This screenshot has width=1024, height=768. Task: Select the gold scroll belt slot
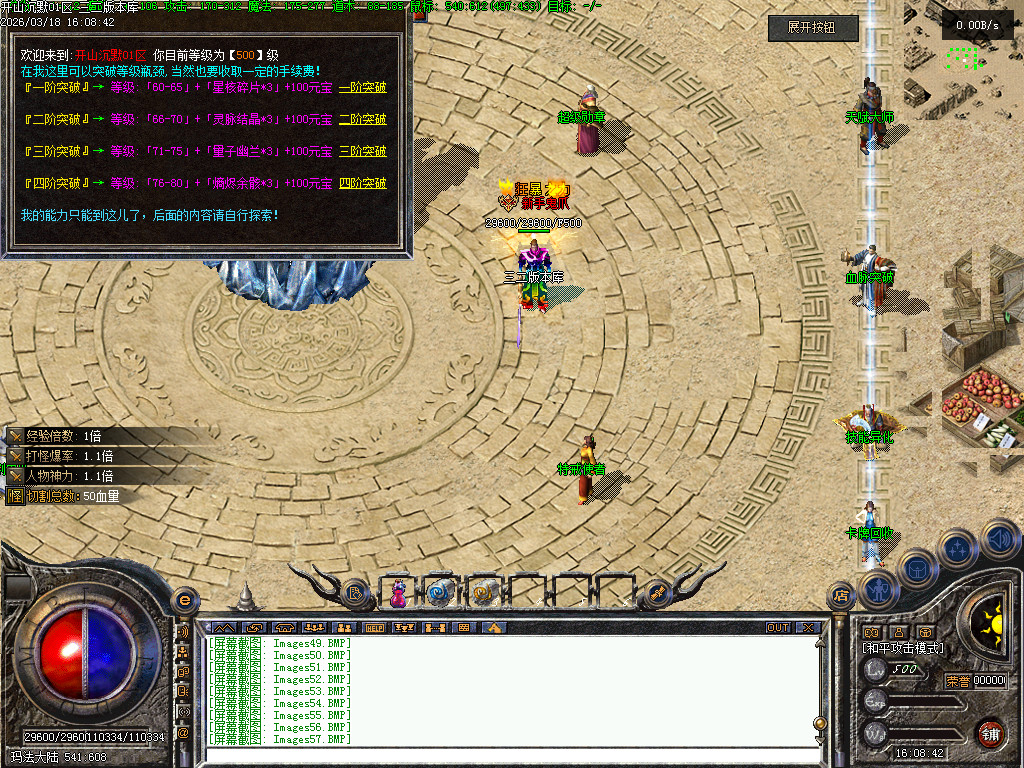(483, 593)
